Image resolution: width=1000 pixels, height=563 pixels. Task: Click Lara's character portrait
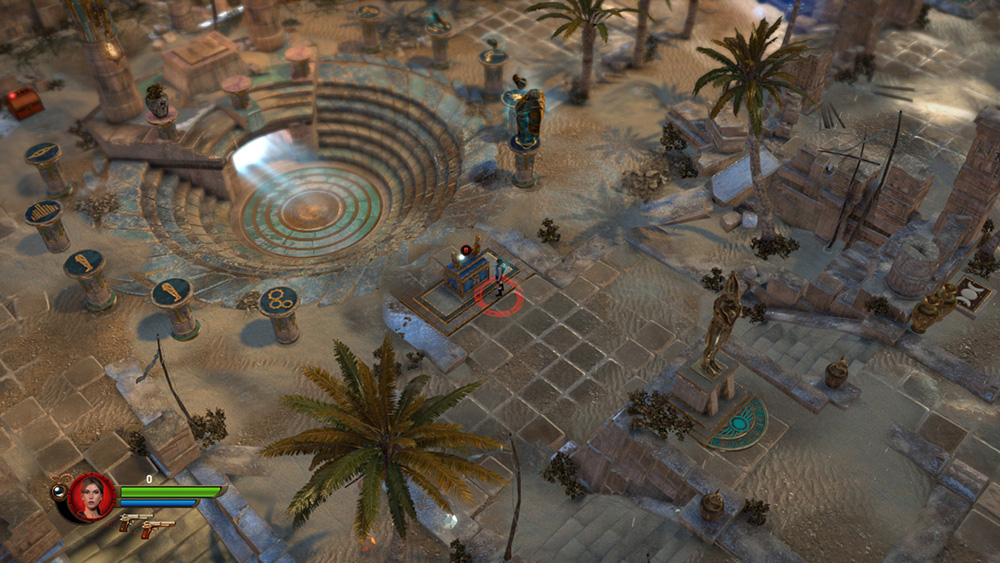(x=91, y=496)
